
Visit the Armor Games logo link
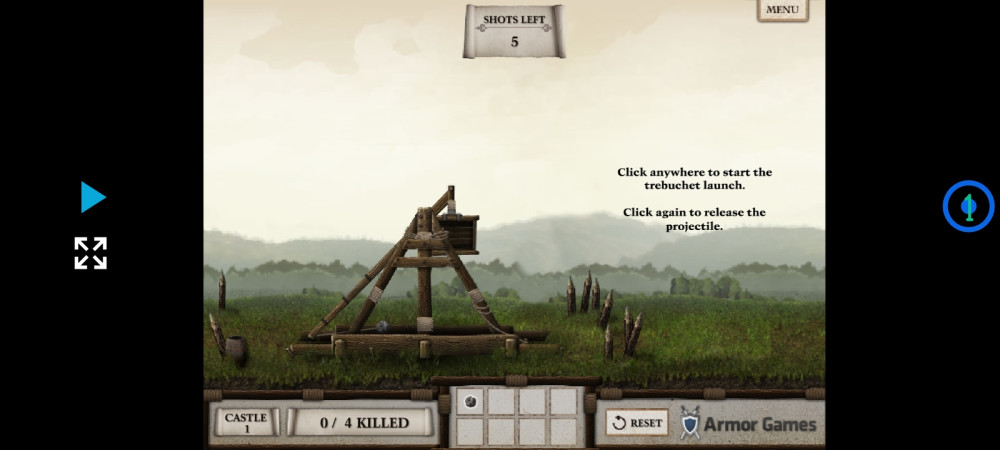pyautogui.click(x=748, y=424)
